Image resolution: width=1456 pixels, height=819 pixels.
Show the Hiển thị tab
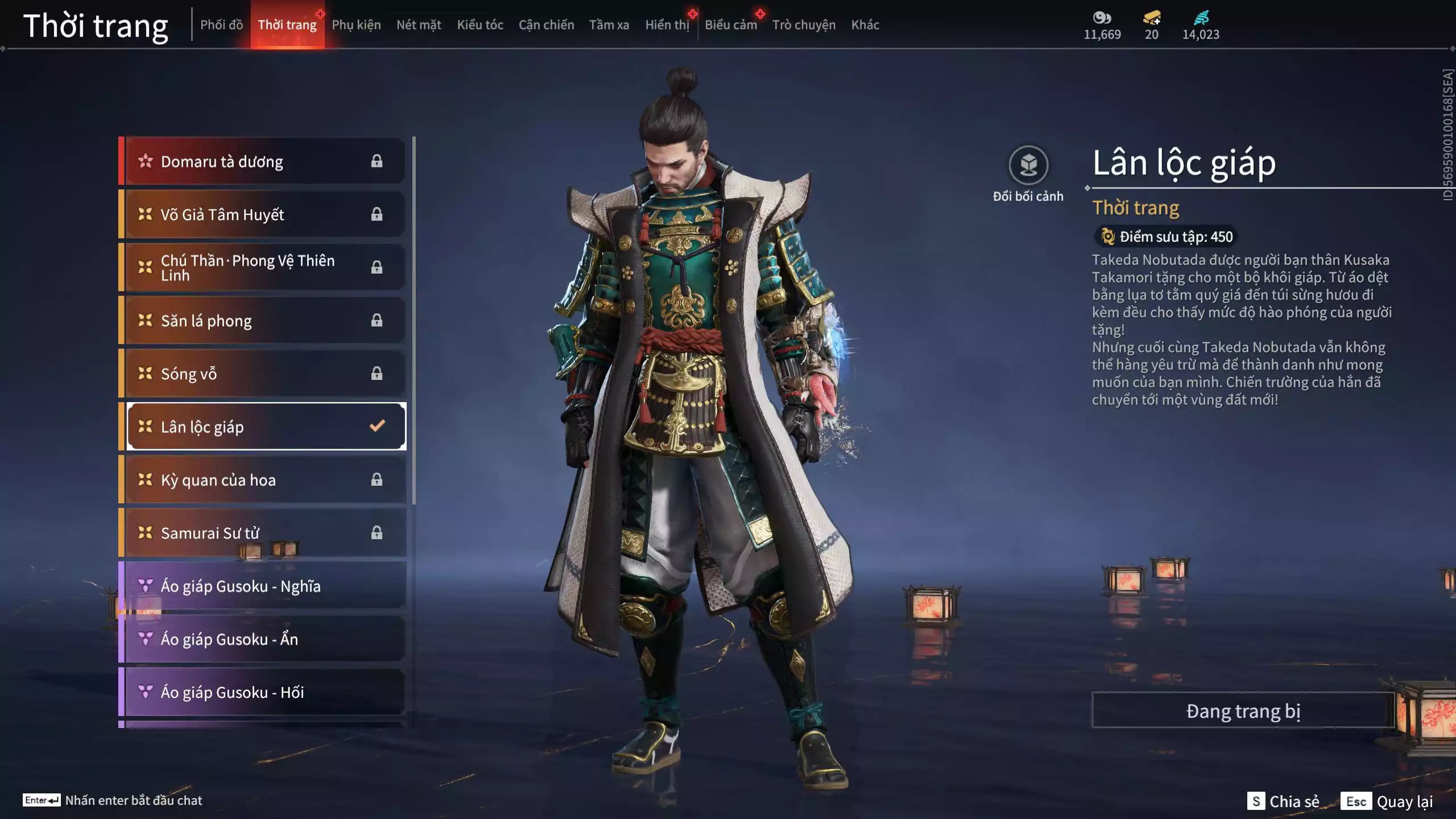(x=667, y=24)
